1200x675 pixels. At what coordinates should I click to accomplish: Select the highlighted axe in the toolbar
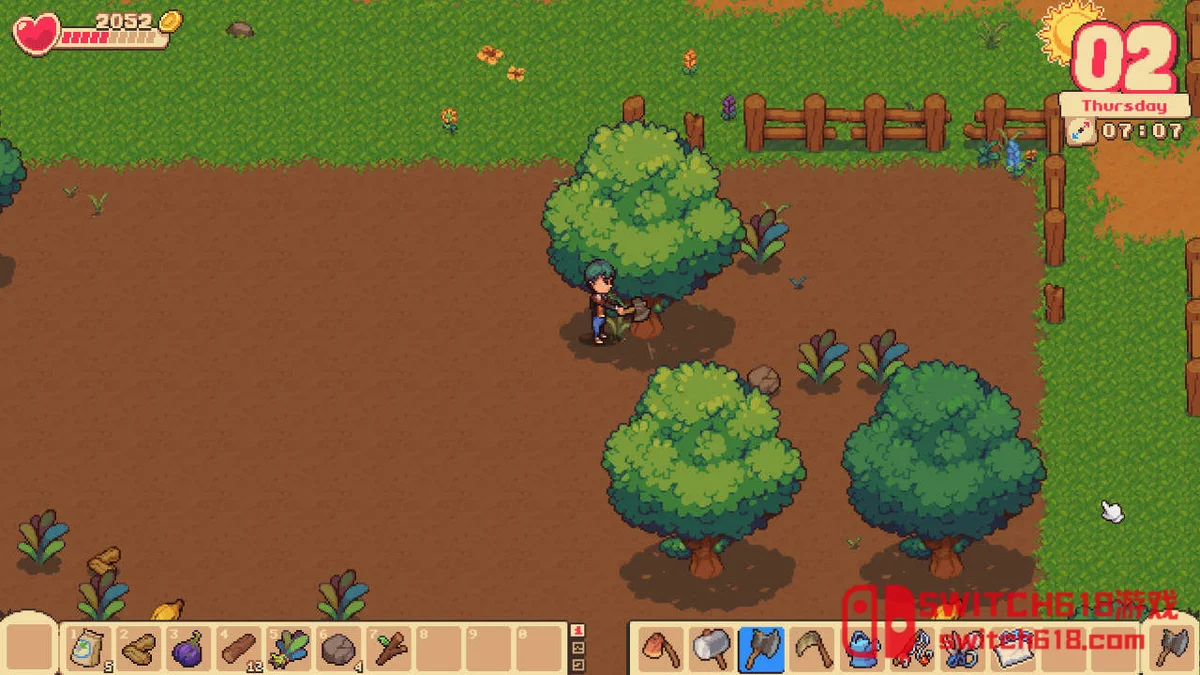coord(761,649)
